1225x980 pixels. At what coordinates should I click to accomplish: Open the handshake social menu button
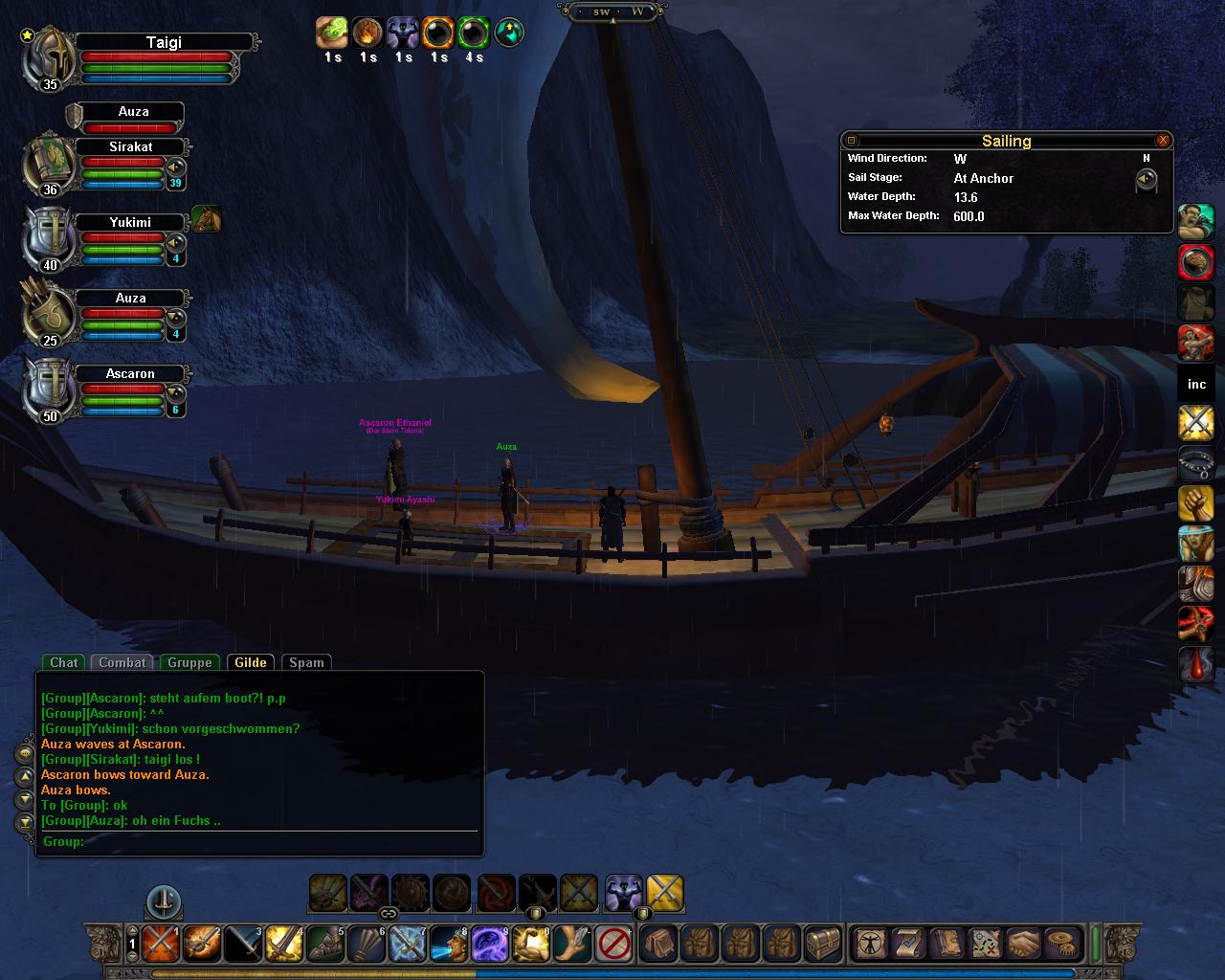tap(1023, 944)
